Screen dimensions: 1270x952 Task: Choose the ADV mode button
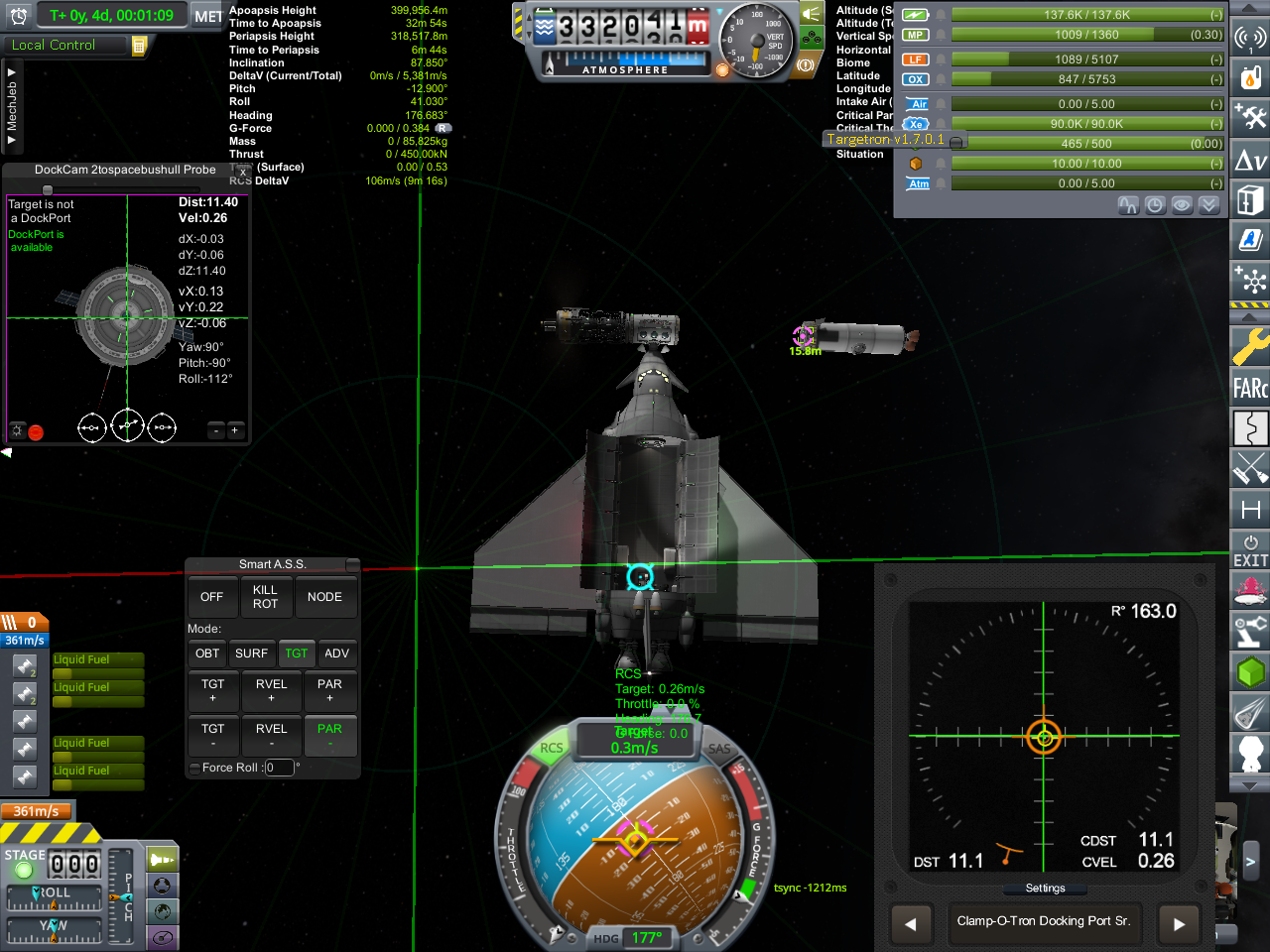click(336, 654)
